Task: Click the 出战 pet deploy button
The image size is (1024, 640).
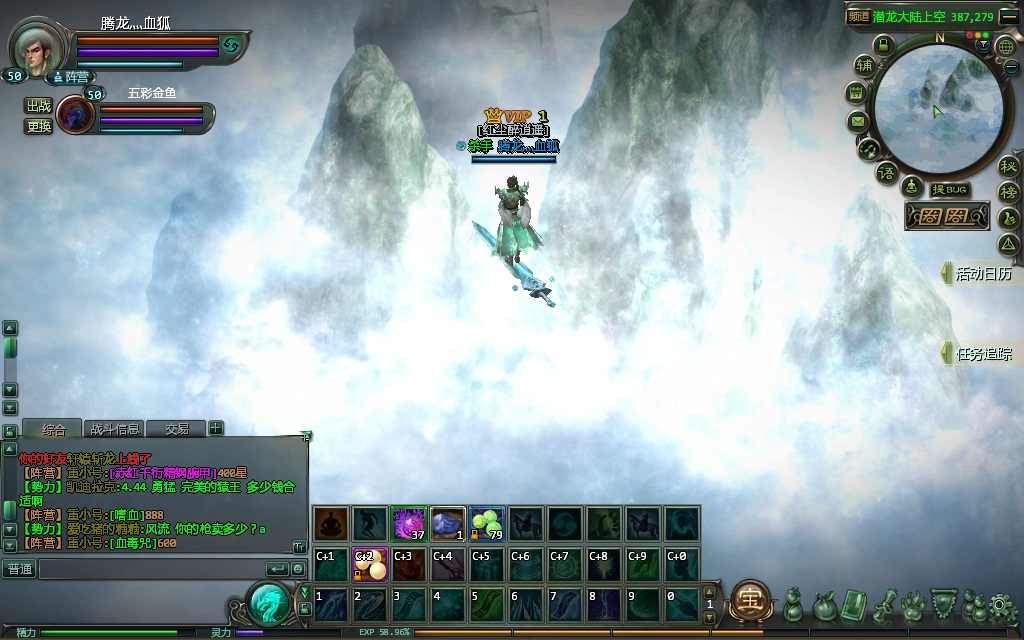Action: pyautogui.click(x=39, y=106)
